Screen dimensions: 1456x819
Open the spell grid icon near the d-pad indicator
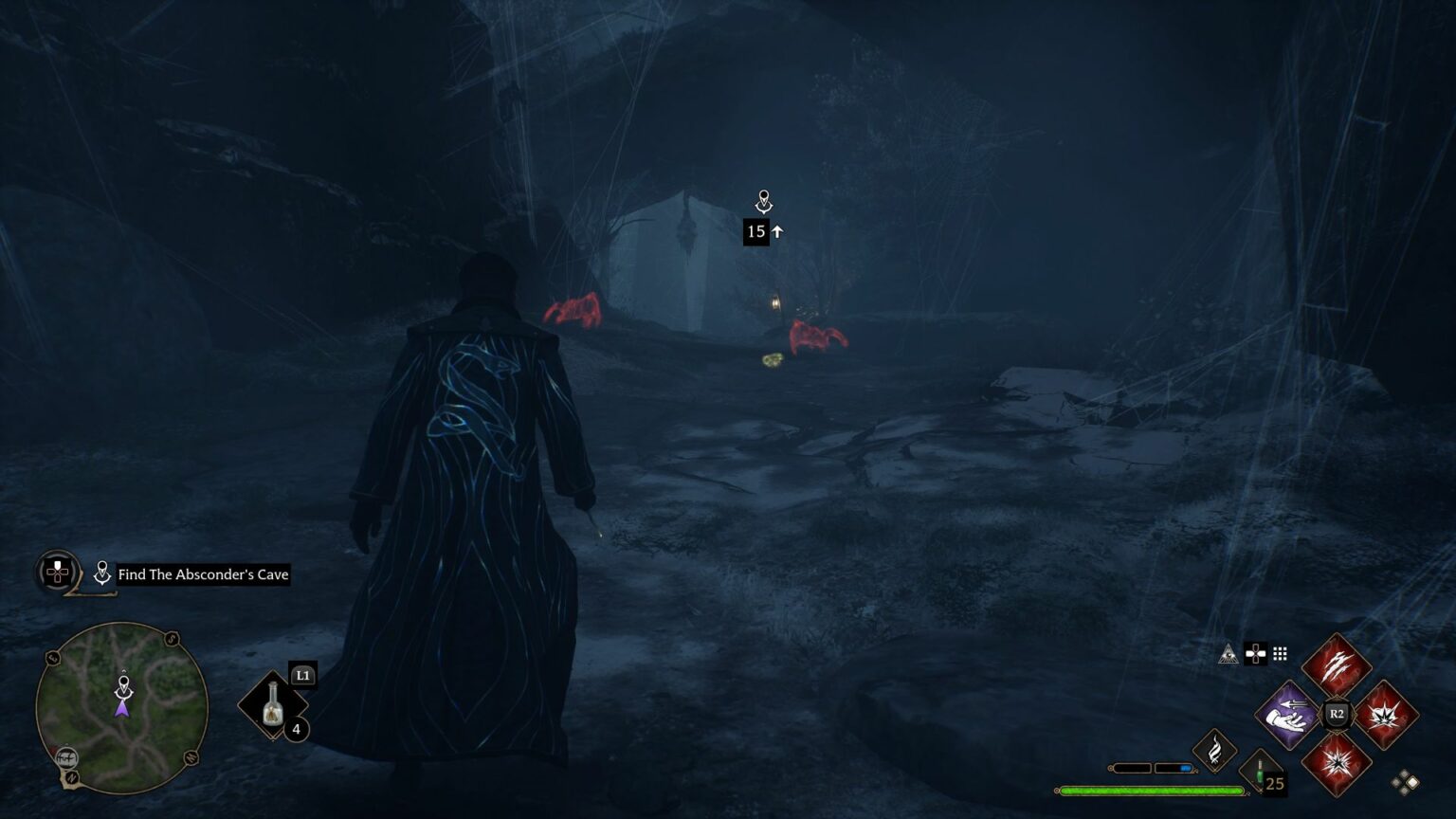coord(1280,653)
